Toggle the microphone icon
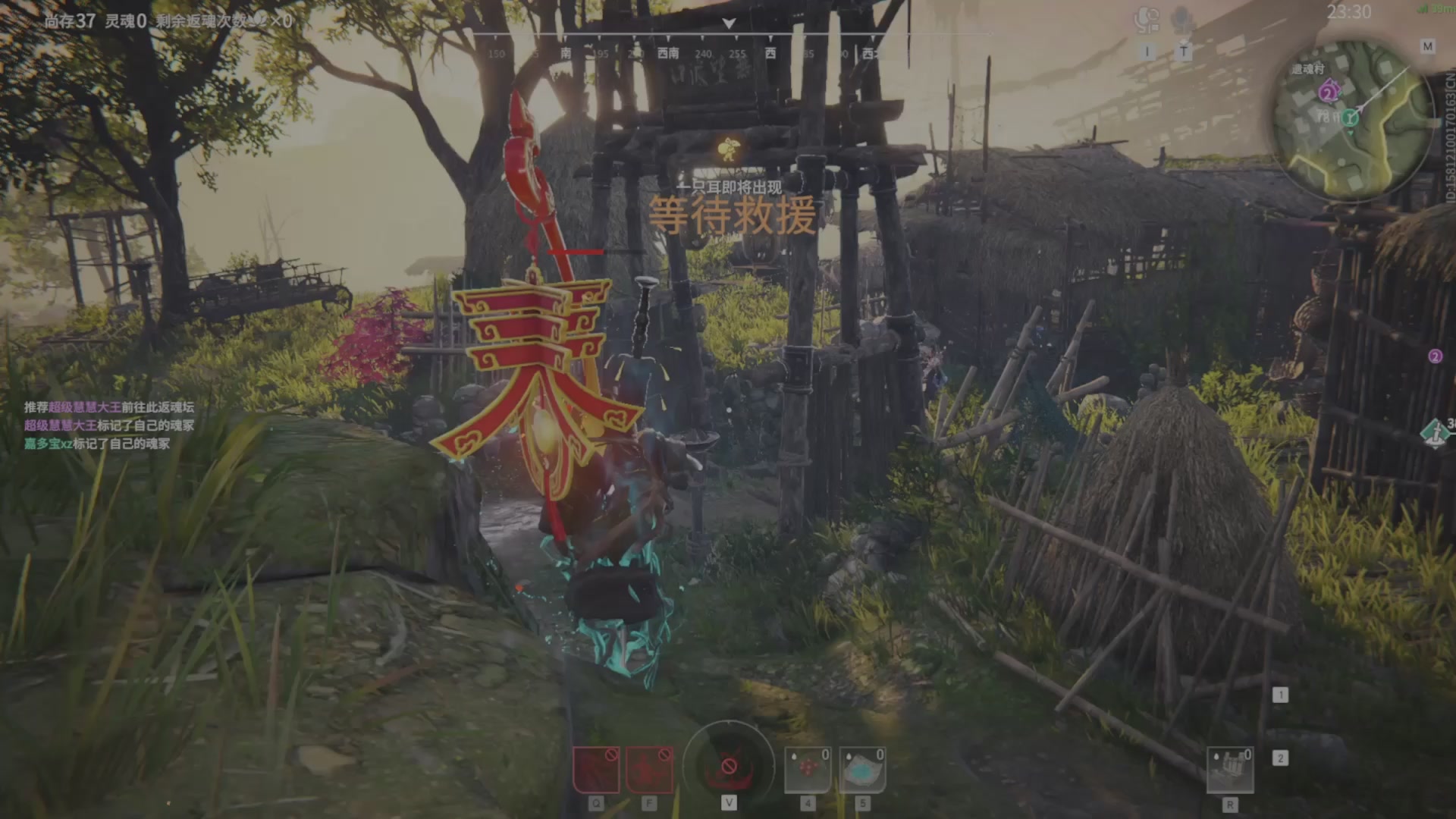This screenshot has height=819, width=1456. click(1182, 20)
